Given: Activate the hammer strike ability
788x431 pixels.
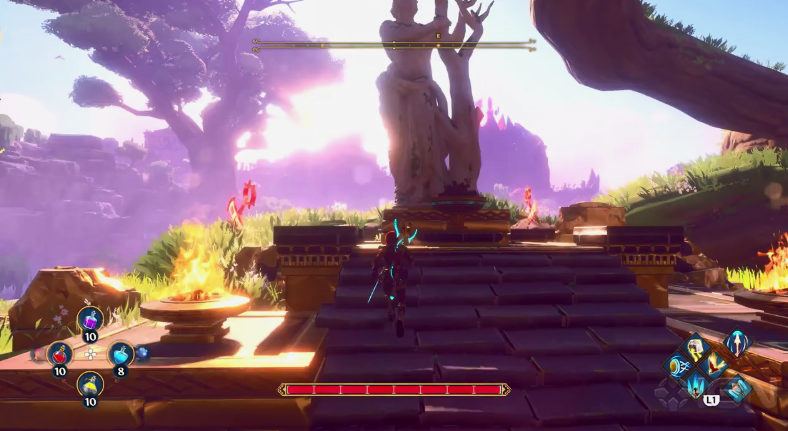Looking at the screenshot, I should (x=694, y=348).
